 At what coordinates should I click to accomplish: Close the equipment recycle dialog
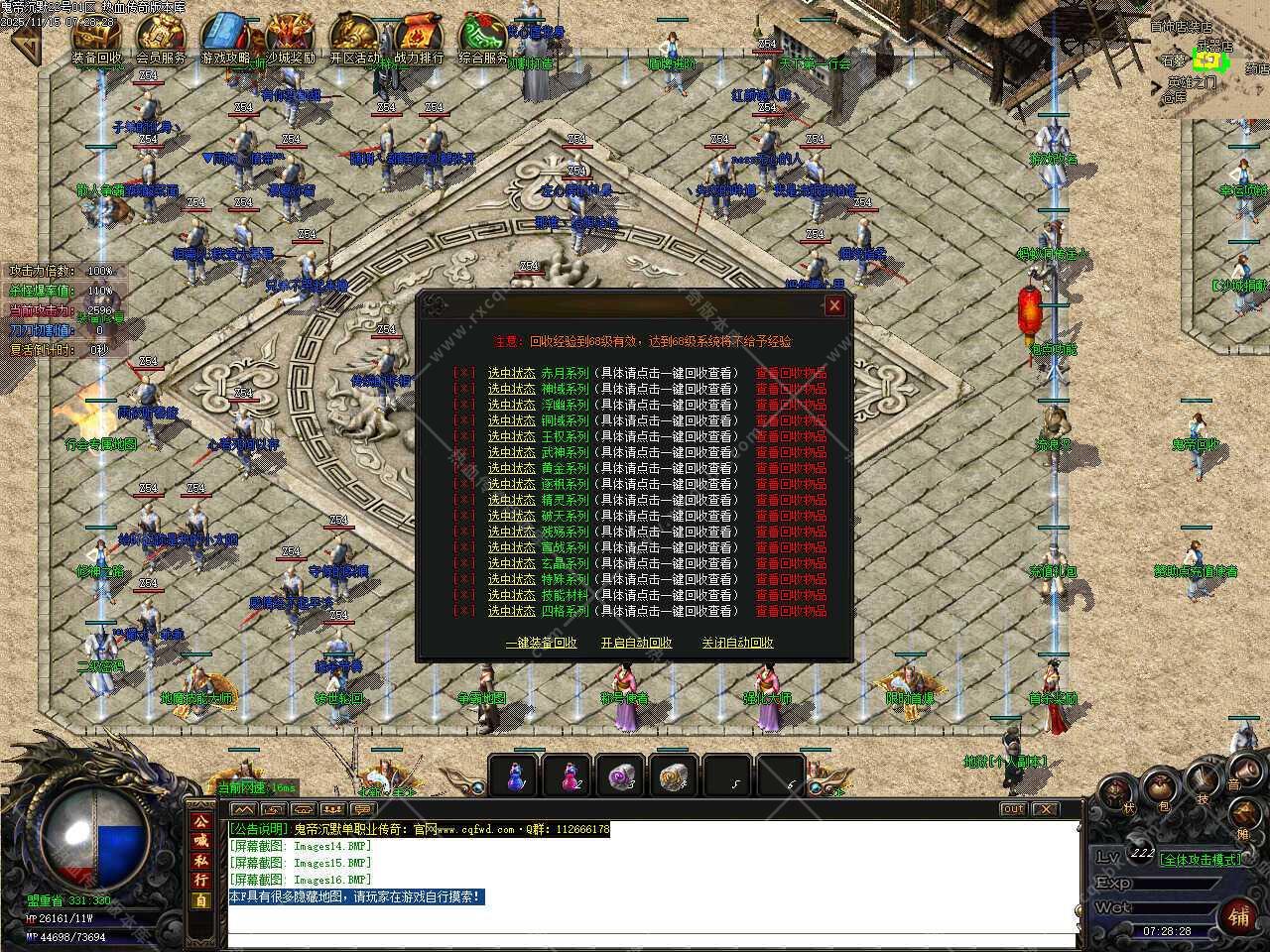pos(834,305)
